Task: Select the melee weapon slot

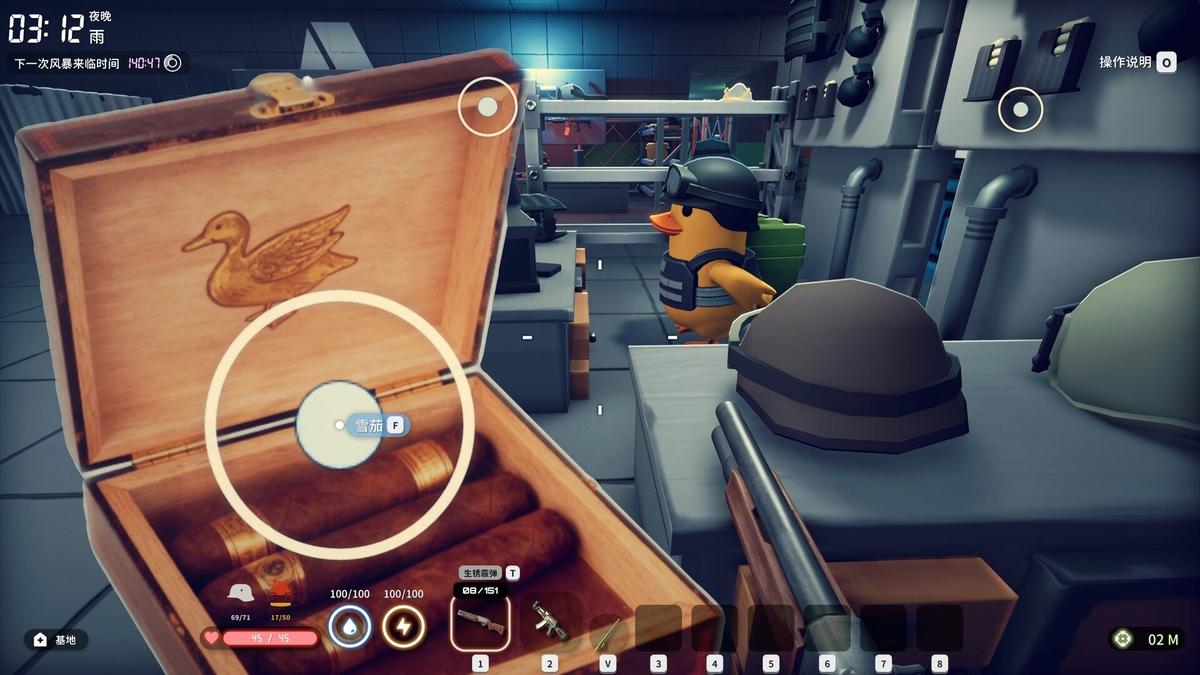Action: 607,632
